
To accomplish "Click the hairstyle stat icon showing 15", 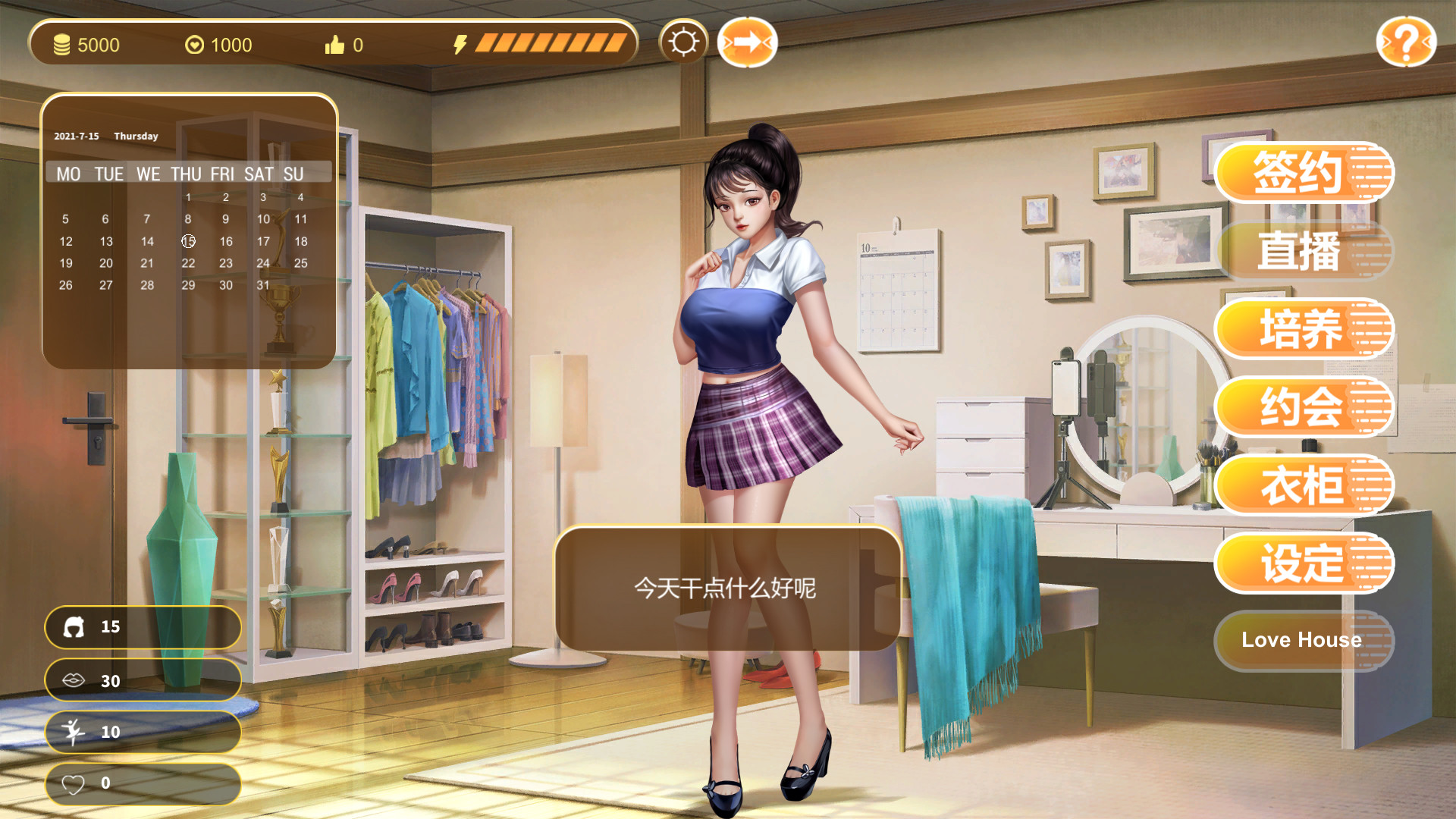I will point(74,627).
